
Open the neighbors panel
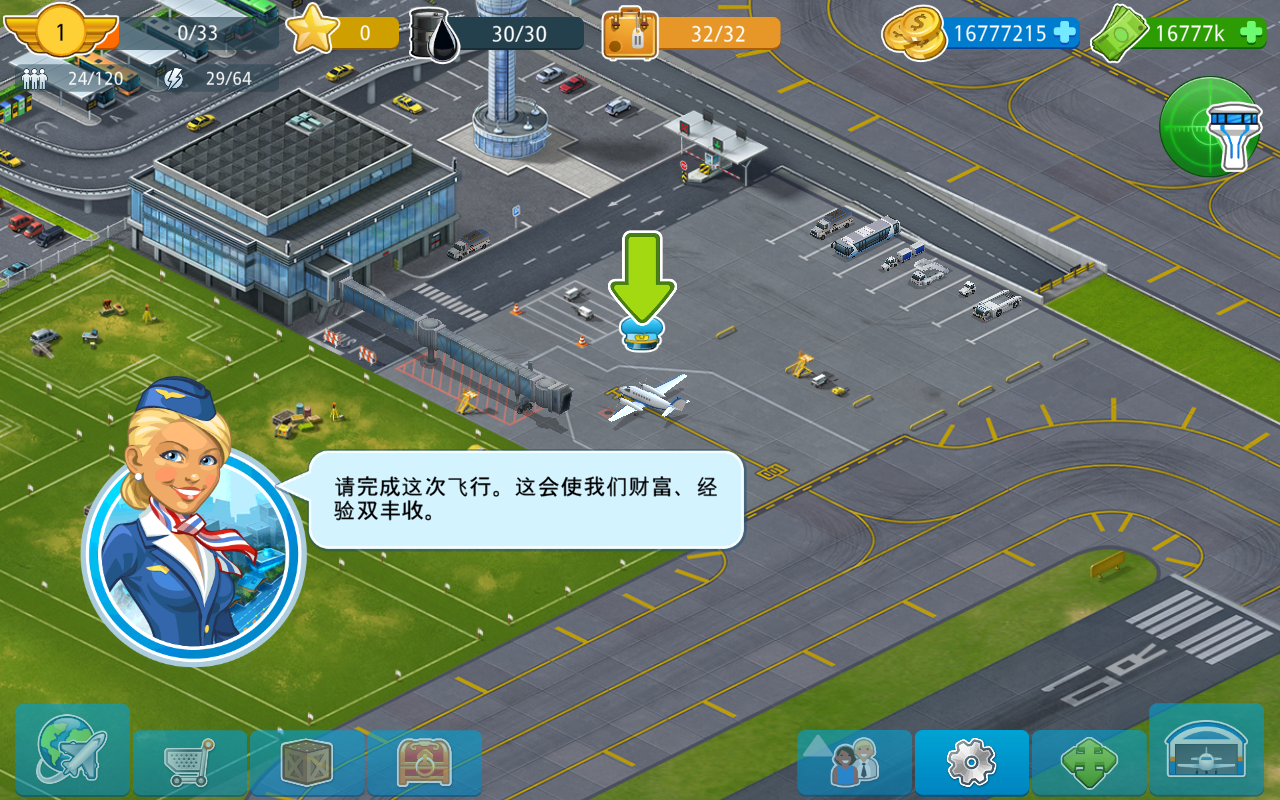[x=855, y=762]
